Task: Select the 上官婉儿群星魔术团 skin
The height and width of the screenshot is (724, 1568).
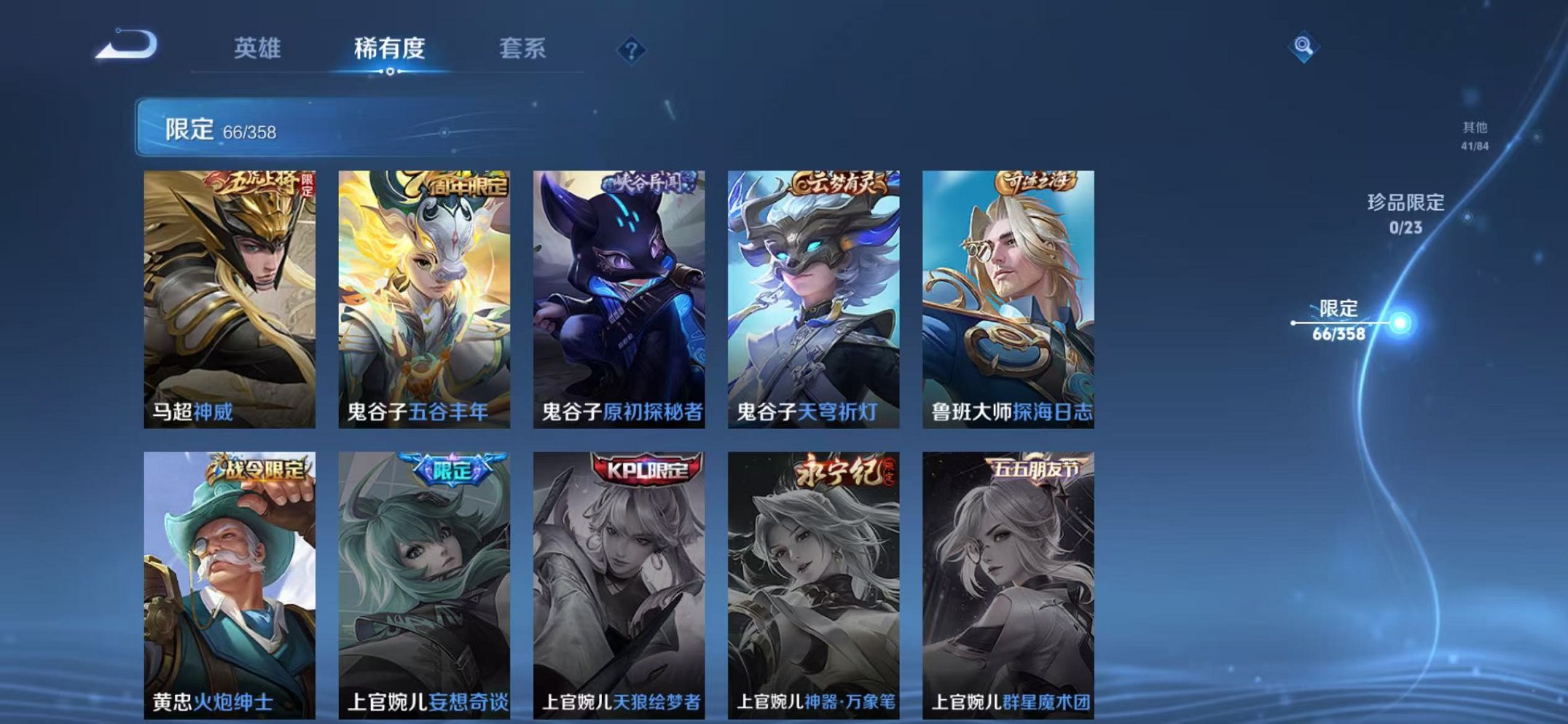Action: click(1013, 583)
